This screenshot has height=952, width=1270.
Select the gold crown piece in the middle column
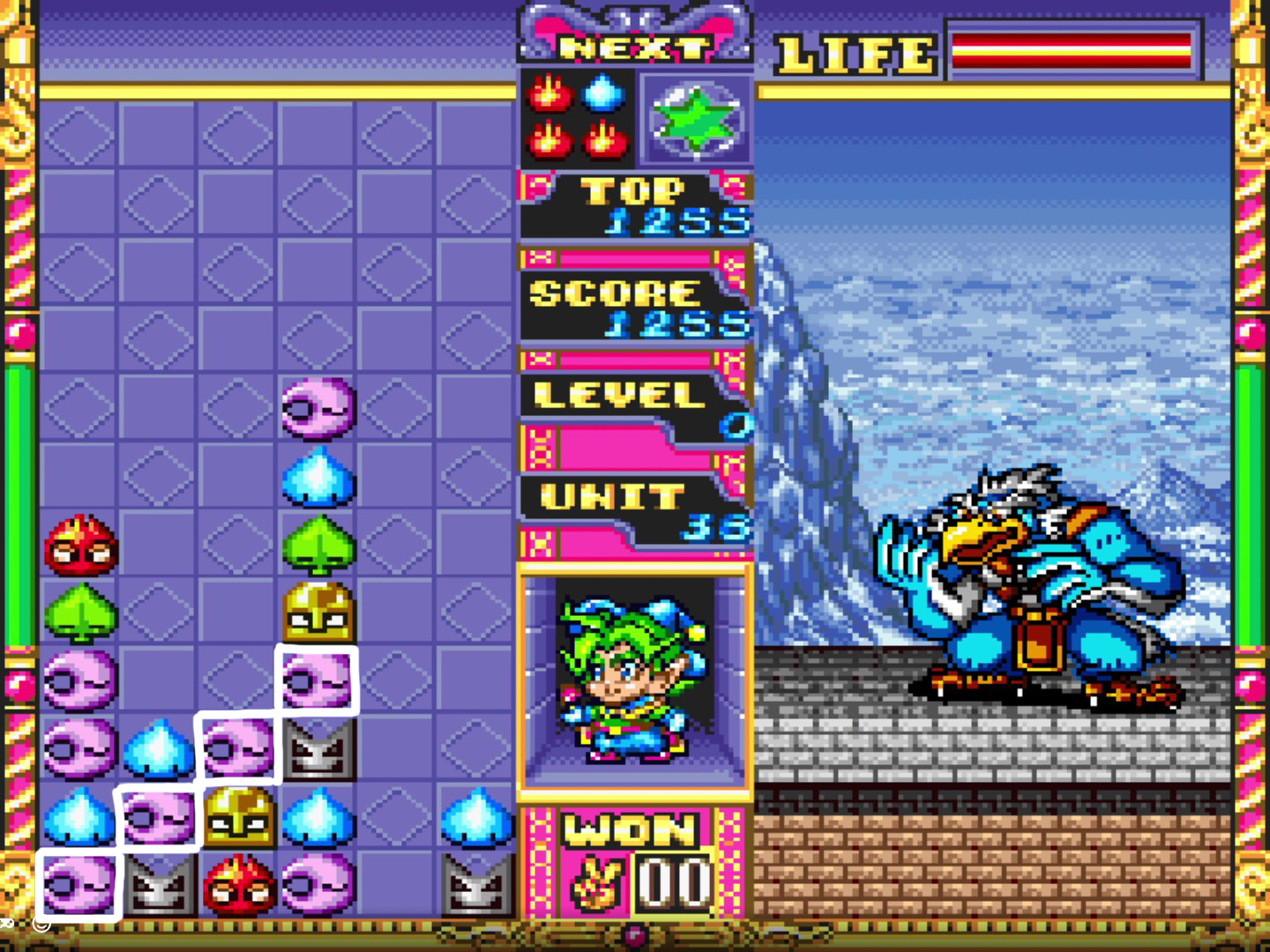coord(317,613)
